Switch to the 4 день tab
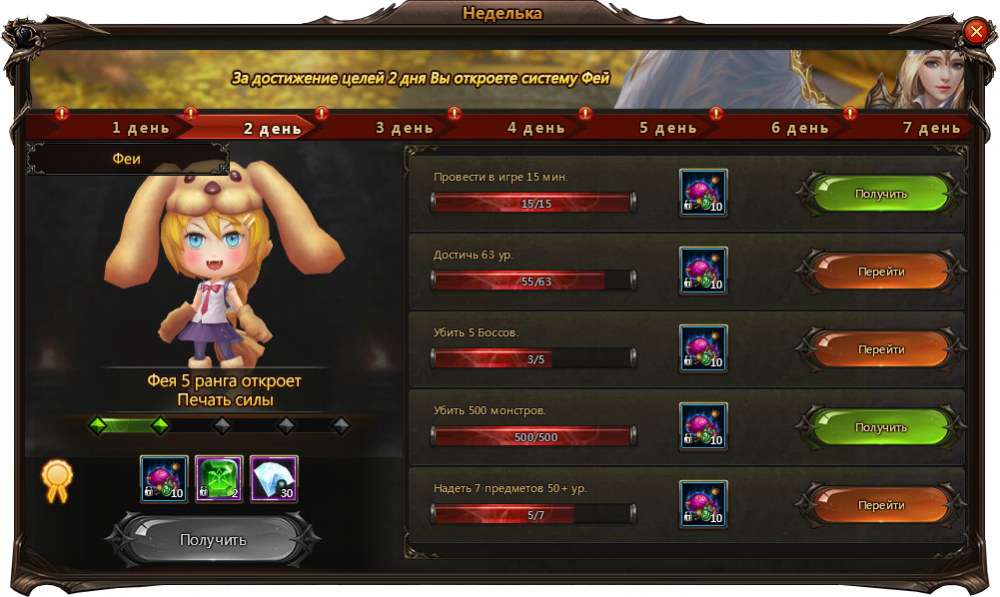Viewport: 1000px width, 597px height. point(536,128)
